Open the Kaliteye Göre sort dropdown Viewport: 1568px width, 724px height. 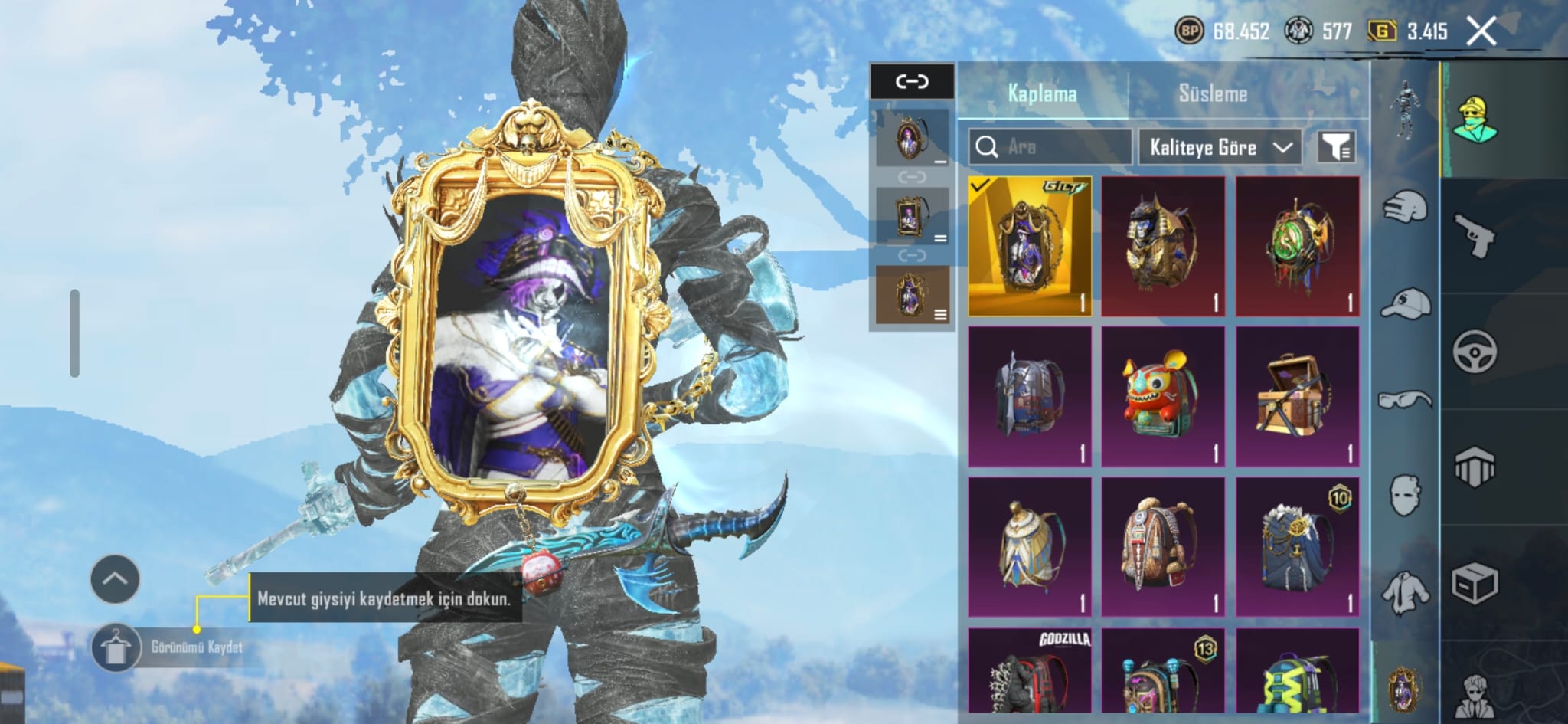[1220, 147]
